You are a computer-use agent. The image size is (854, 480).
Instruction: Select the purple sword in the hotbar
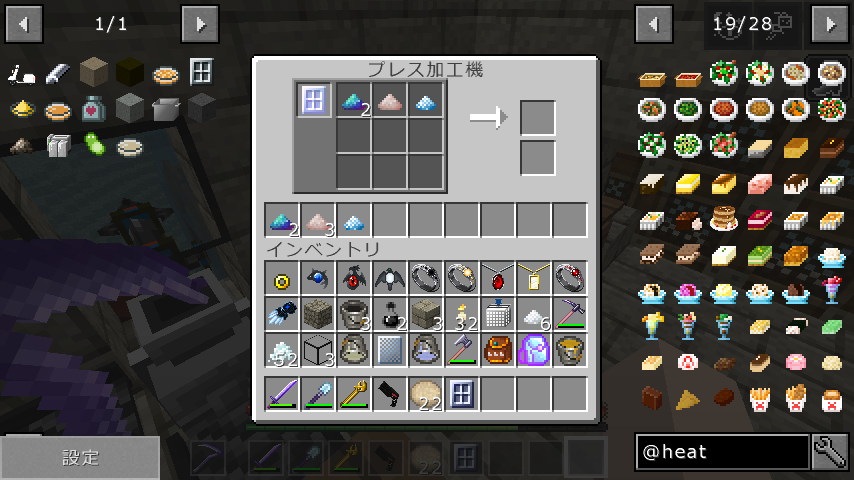[283, 393]
